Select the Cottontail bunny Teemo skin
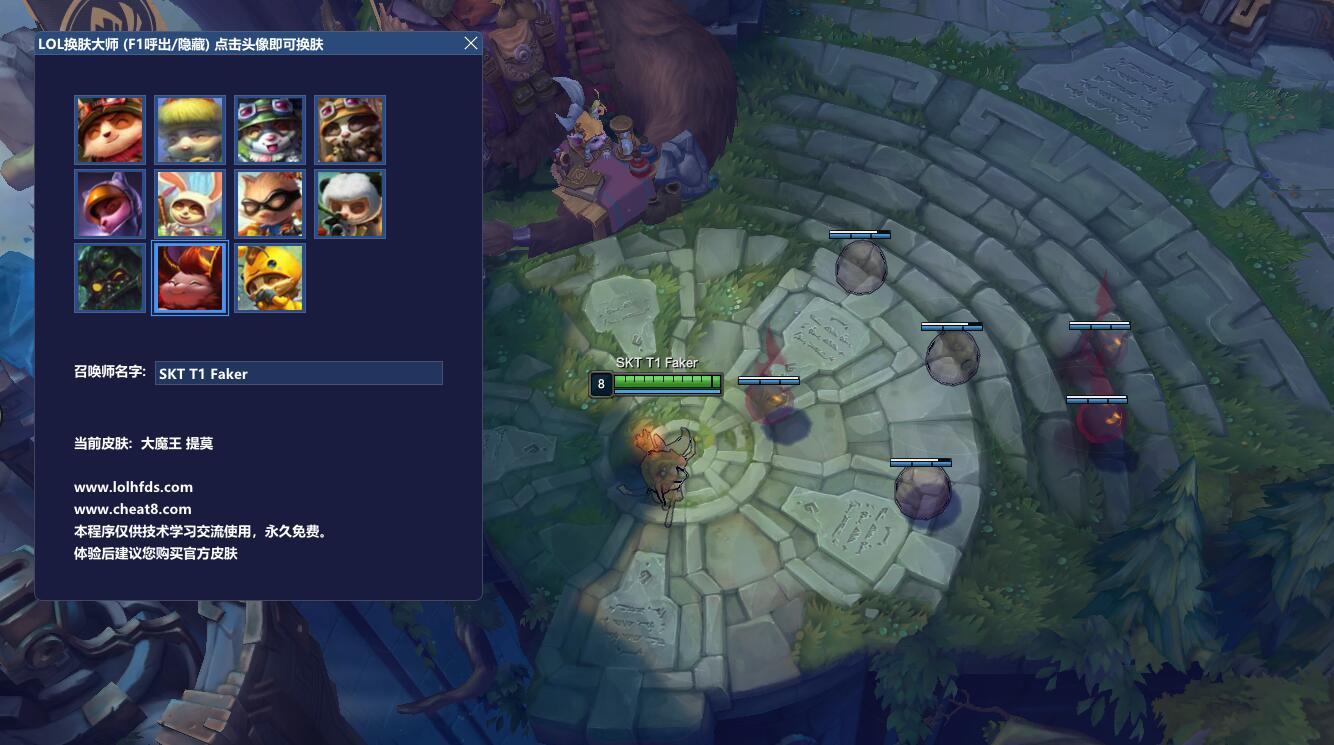This screenshot has width=1334, height=745. pos(190,204)
